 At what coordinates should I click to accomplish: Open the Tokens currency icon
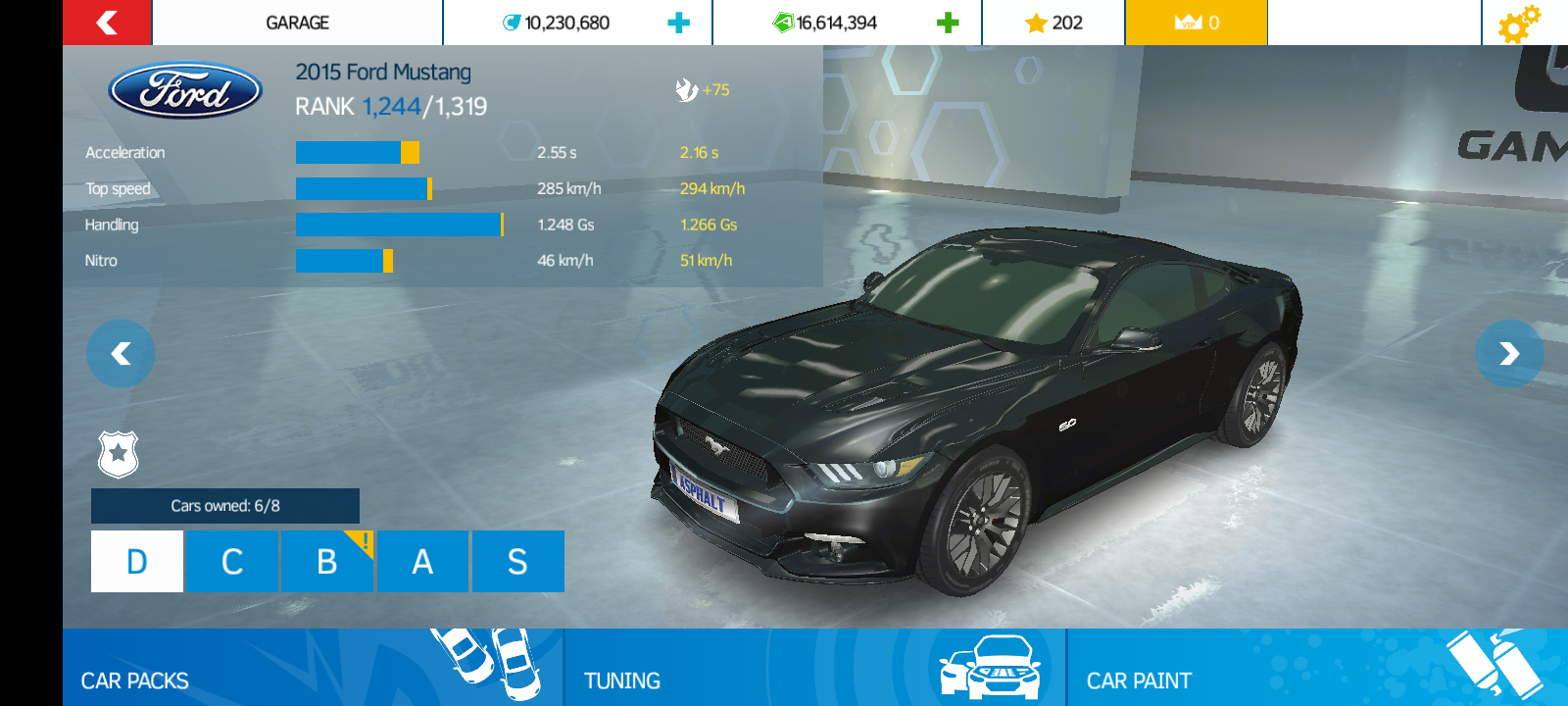511,22
